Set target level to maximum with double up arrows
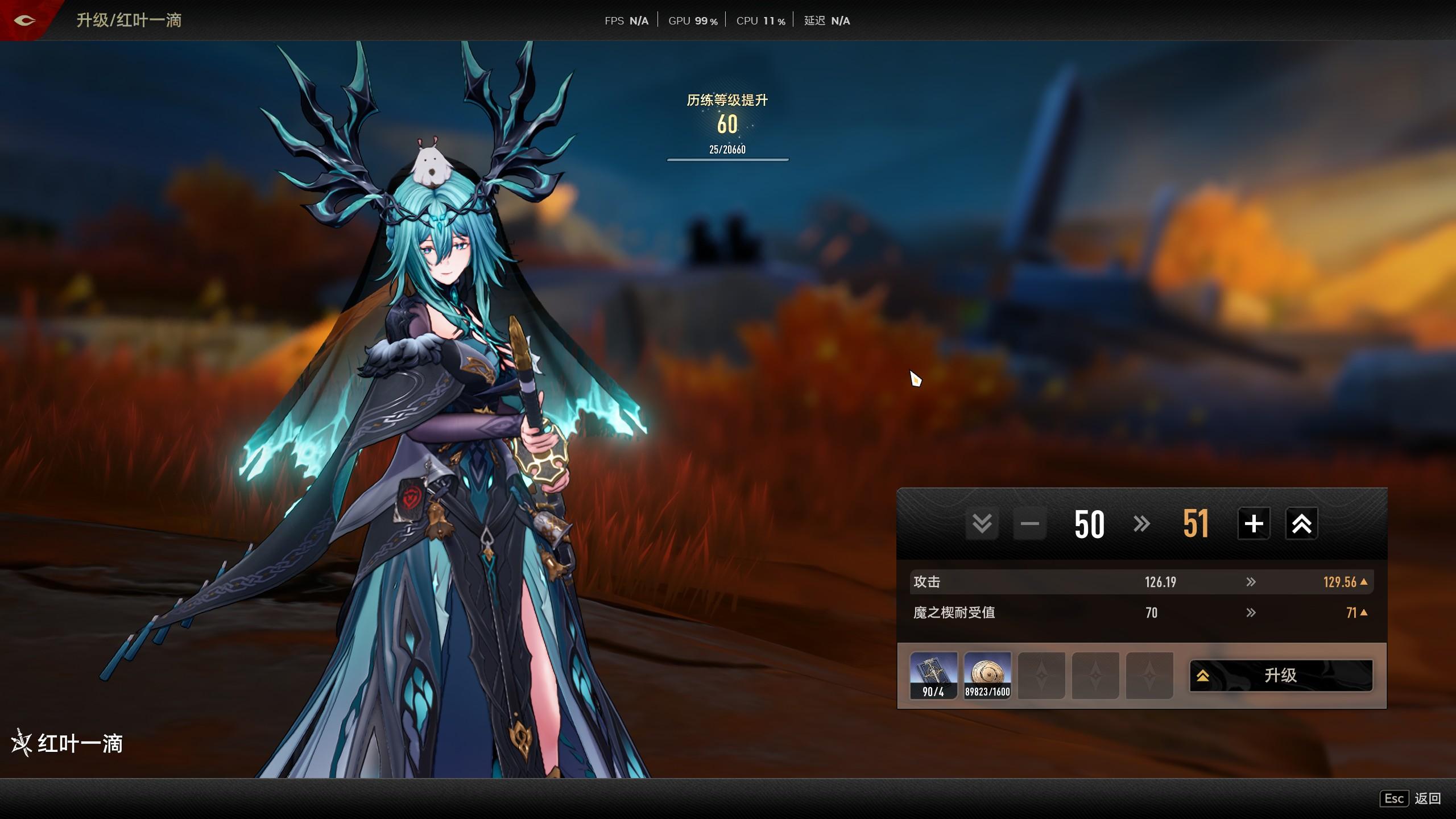 click(x=1301, y=523)
